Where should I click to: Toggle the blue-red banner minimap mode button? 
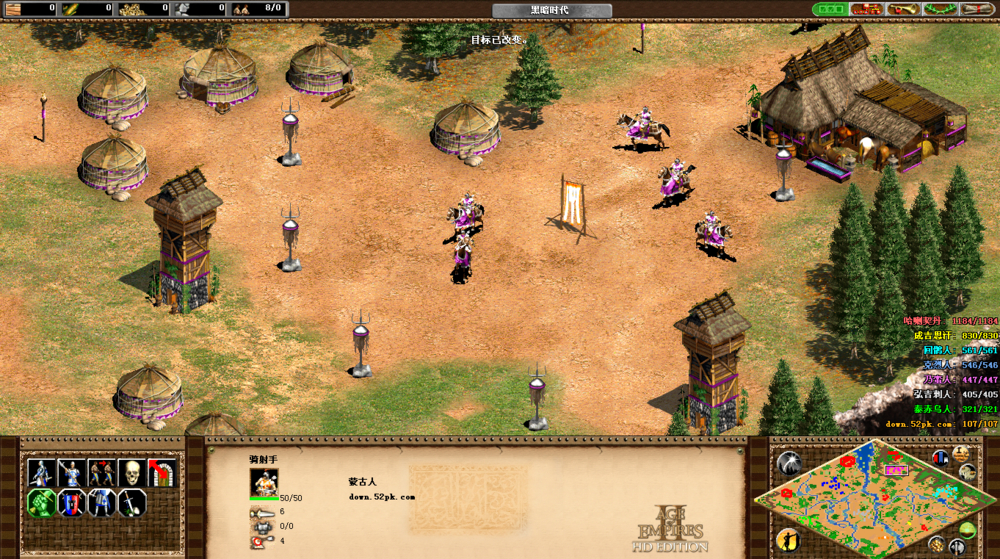coord(941,458)
